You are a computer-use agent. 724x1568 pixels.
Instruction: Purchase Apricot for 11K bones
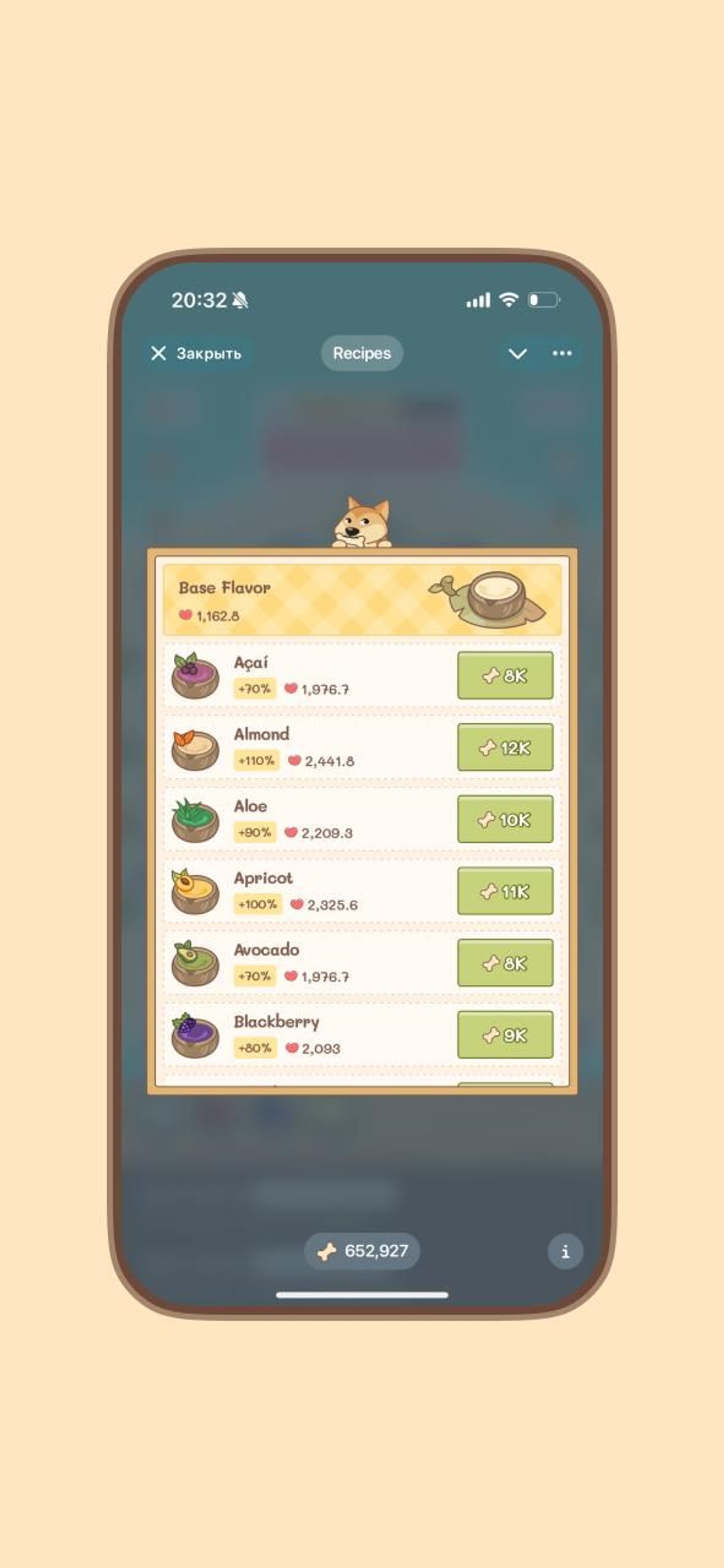[x=504, y=891]
